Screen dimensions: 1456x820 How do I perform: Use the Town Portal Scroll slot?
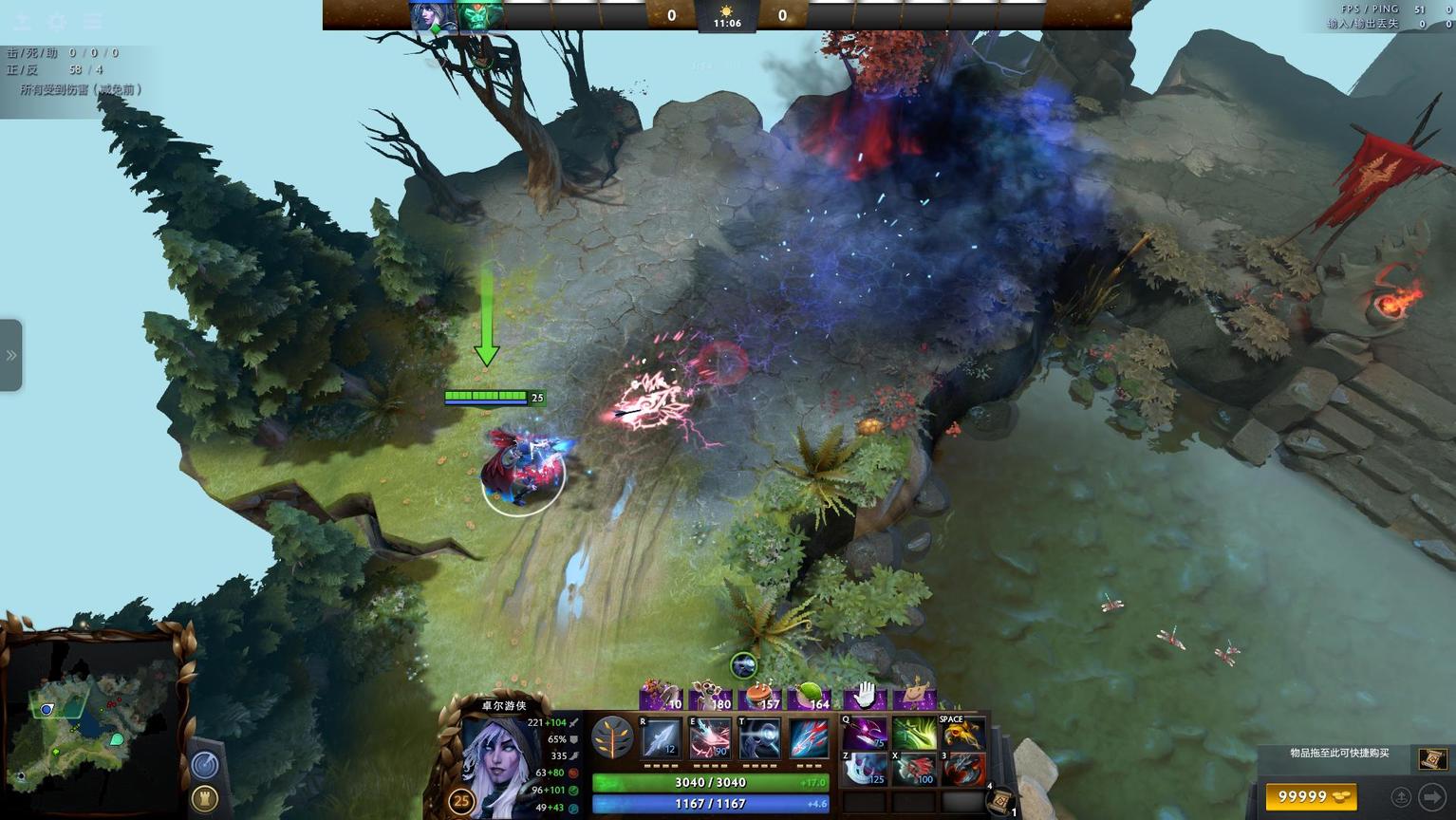click(999, 801)
